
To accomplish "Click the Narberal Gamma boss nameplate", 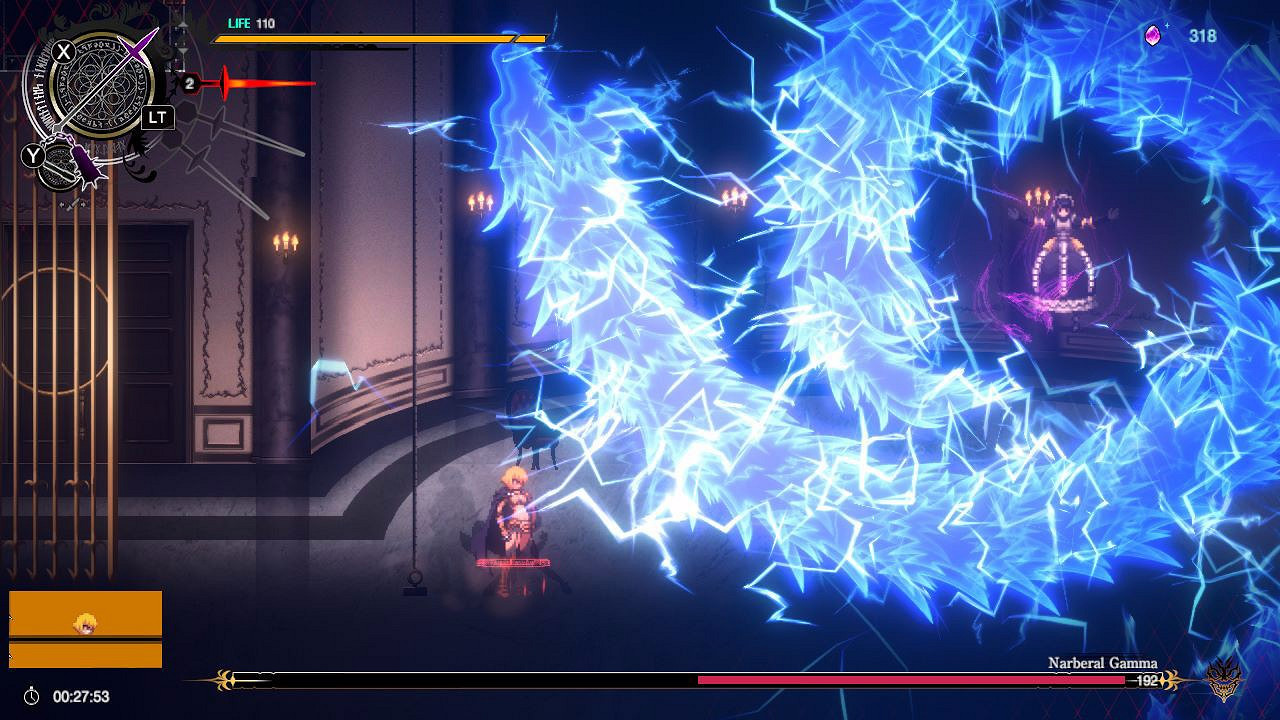I will 1102,662.
